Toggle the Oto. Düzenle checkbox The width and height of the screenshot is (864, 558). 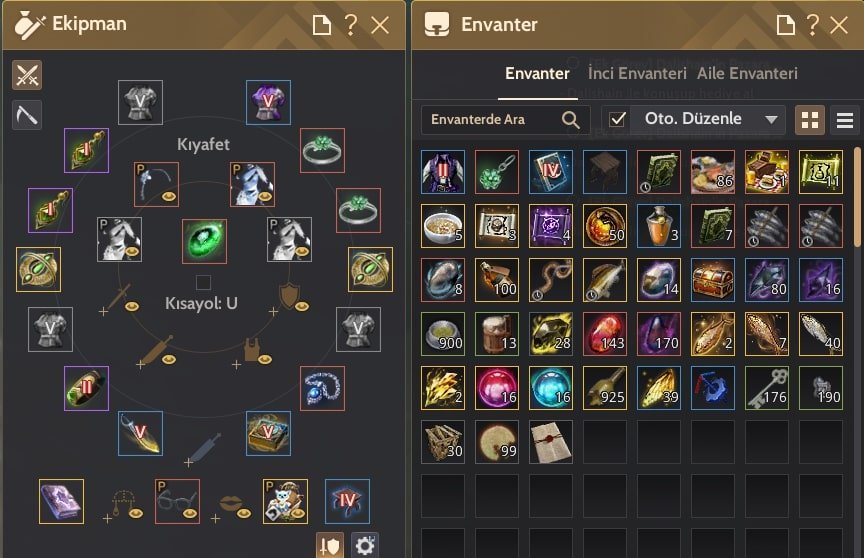click(618, 120)
